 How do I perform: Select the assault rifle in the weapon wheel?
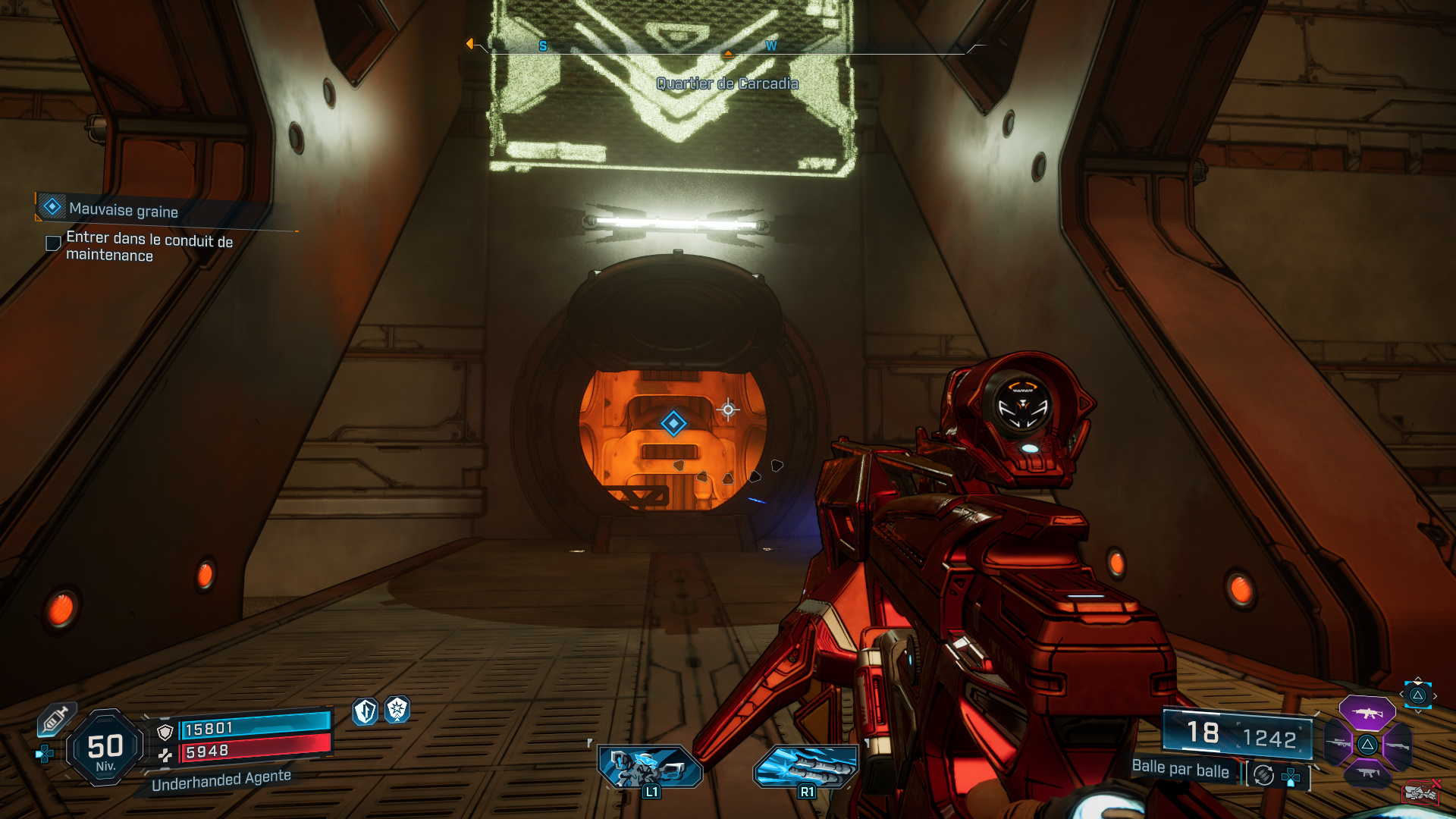[1367, 713]
